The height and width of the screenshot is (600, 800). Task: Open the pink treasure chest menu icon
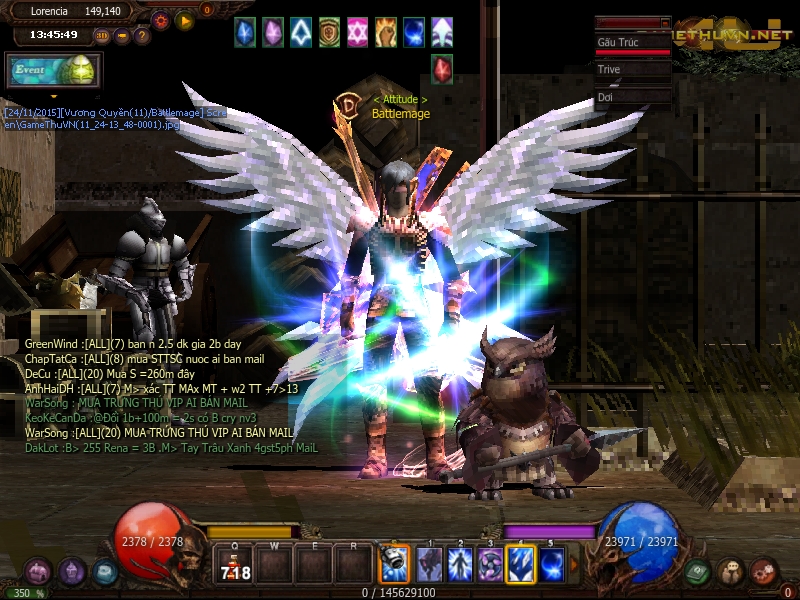pyautogui.click(x=38, y=572)
